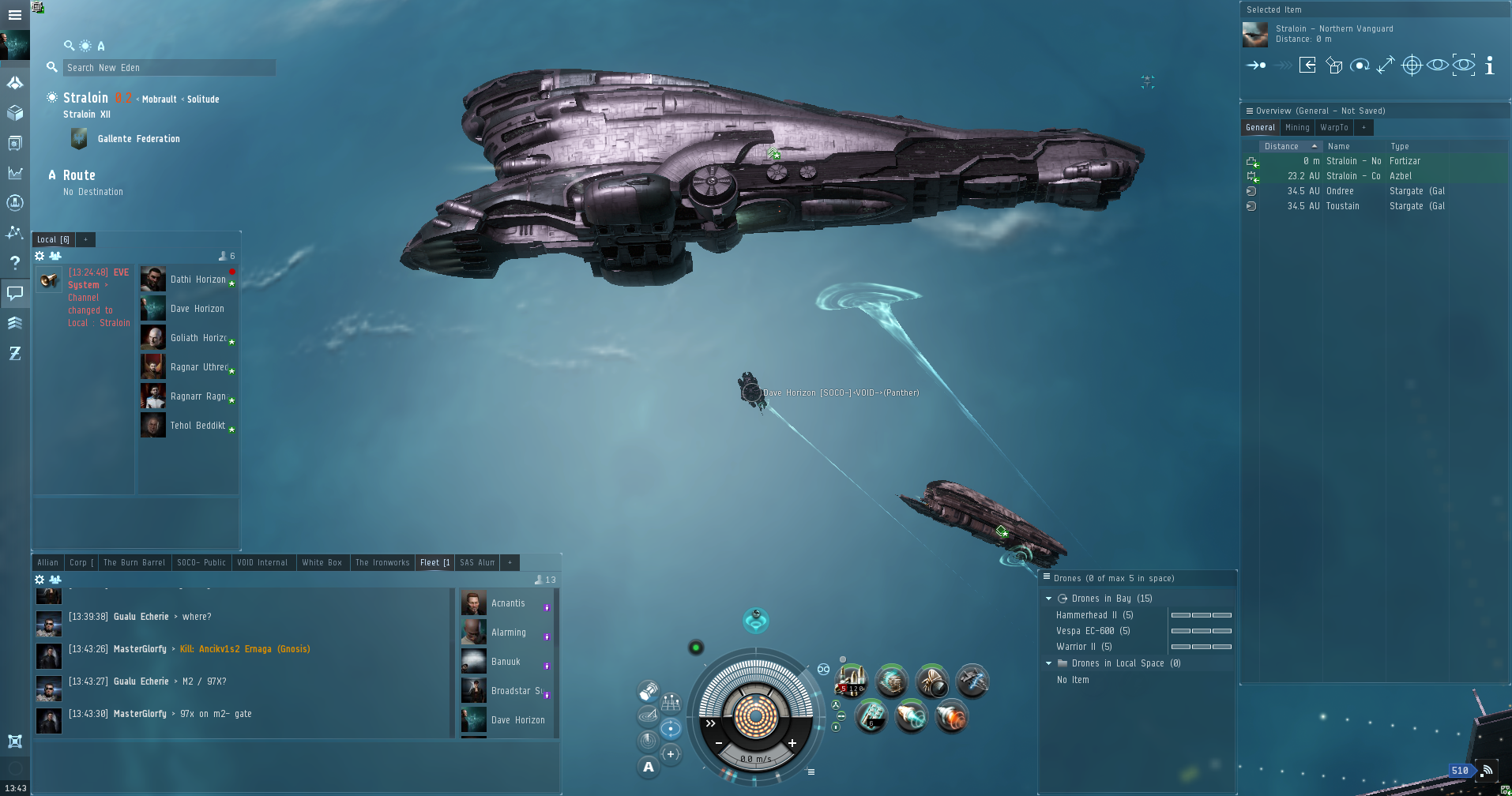Open the hamburger main menu
The height and width of the screenshot is (796, 1512).
coord(15,15)
